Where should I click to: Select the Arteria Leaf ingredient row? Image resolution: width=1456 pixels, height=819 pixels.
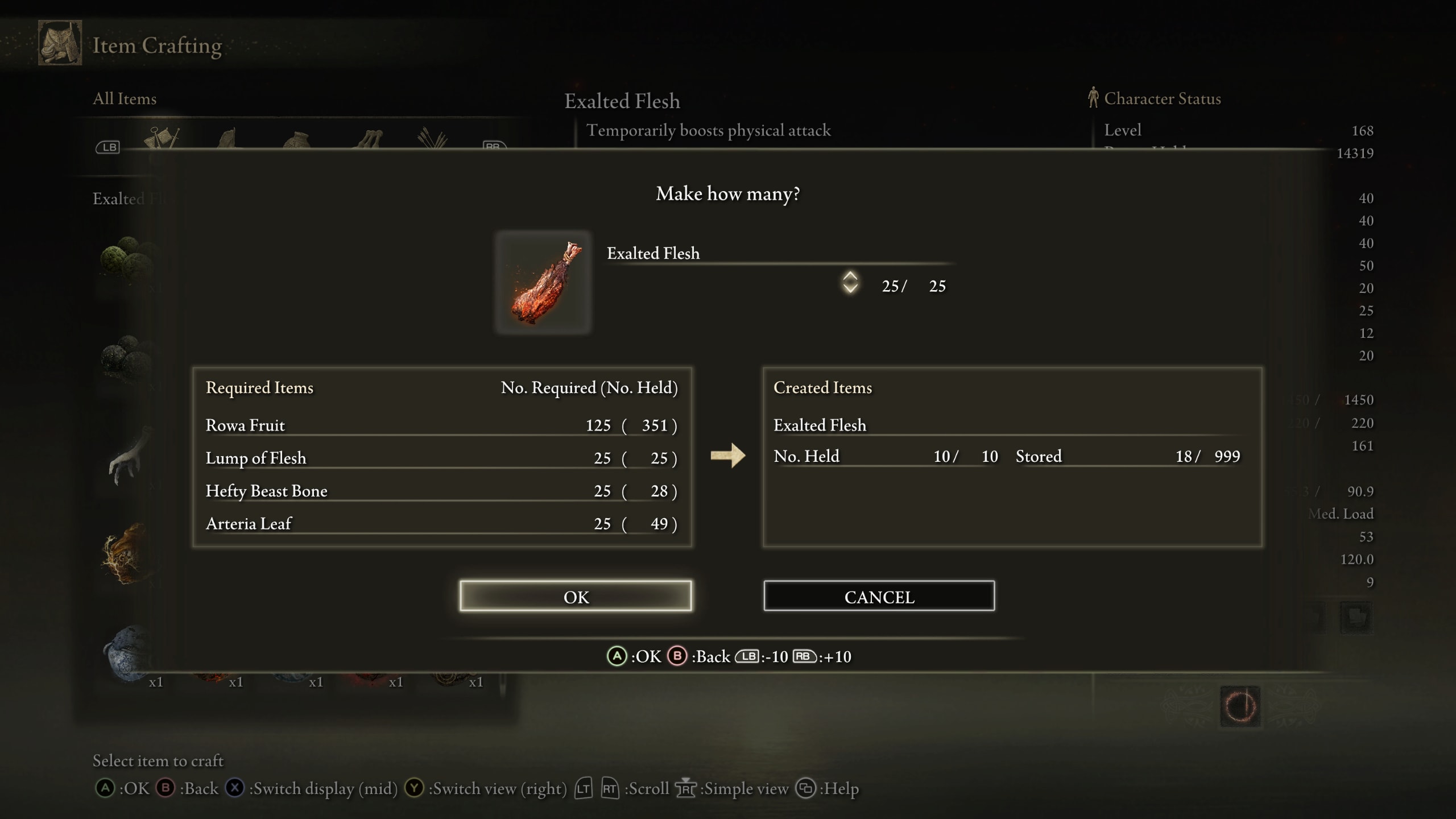coord(441,523)
